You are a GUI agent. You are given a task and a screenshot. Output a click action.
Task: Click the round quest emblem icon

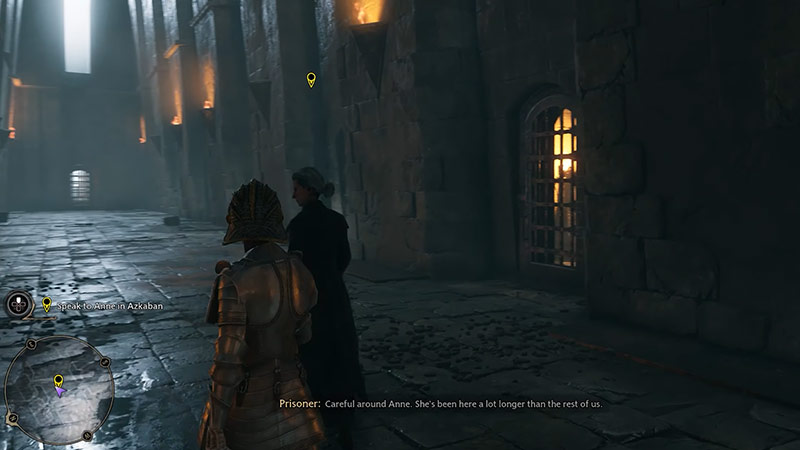[19, 305]
